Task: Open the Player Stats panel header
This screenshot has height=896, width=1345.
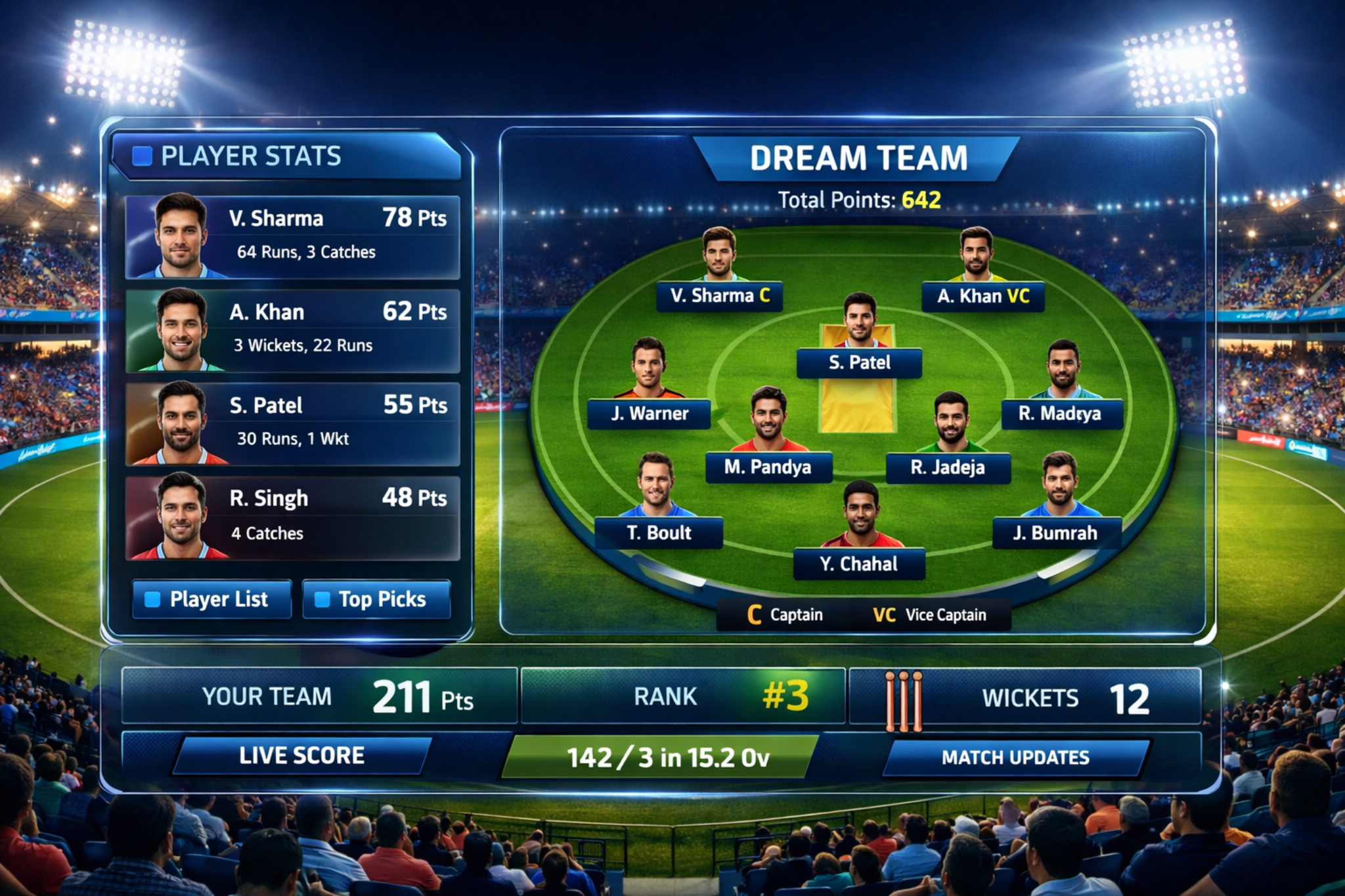Action: (x=287, y=156)
